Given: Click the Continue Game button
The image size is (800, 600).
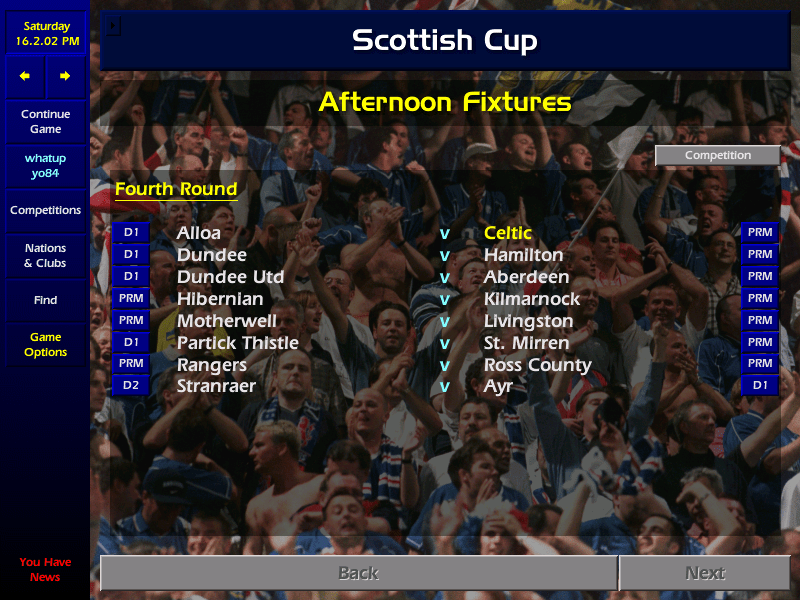Looking at the screenshot, I should [x=45, y=122].
